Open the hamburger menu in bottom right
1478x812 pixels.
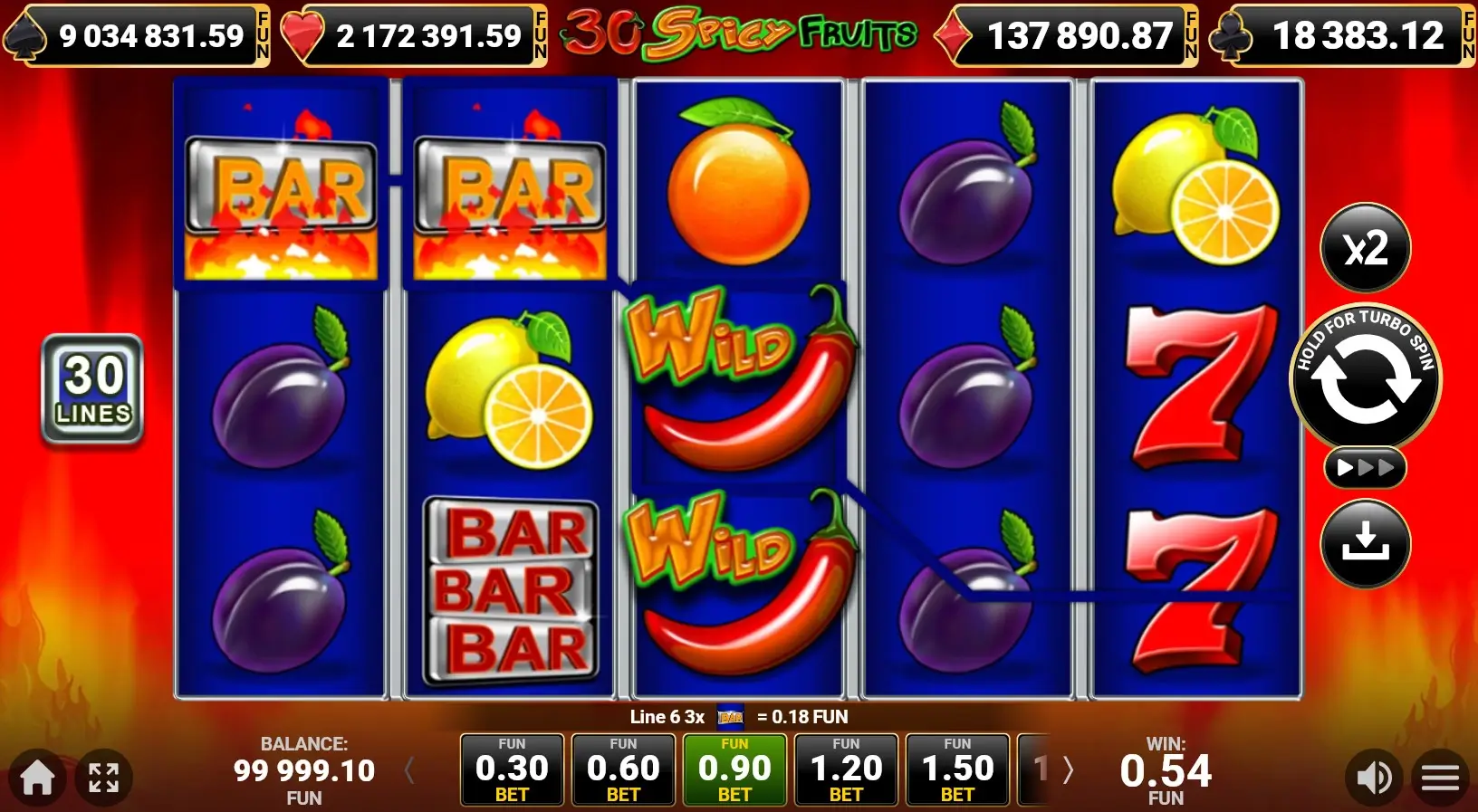click(1440, 777)
